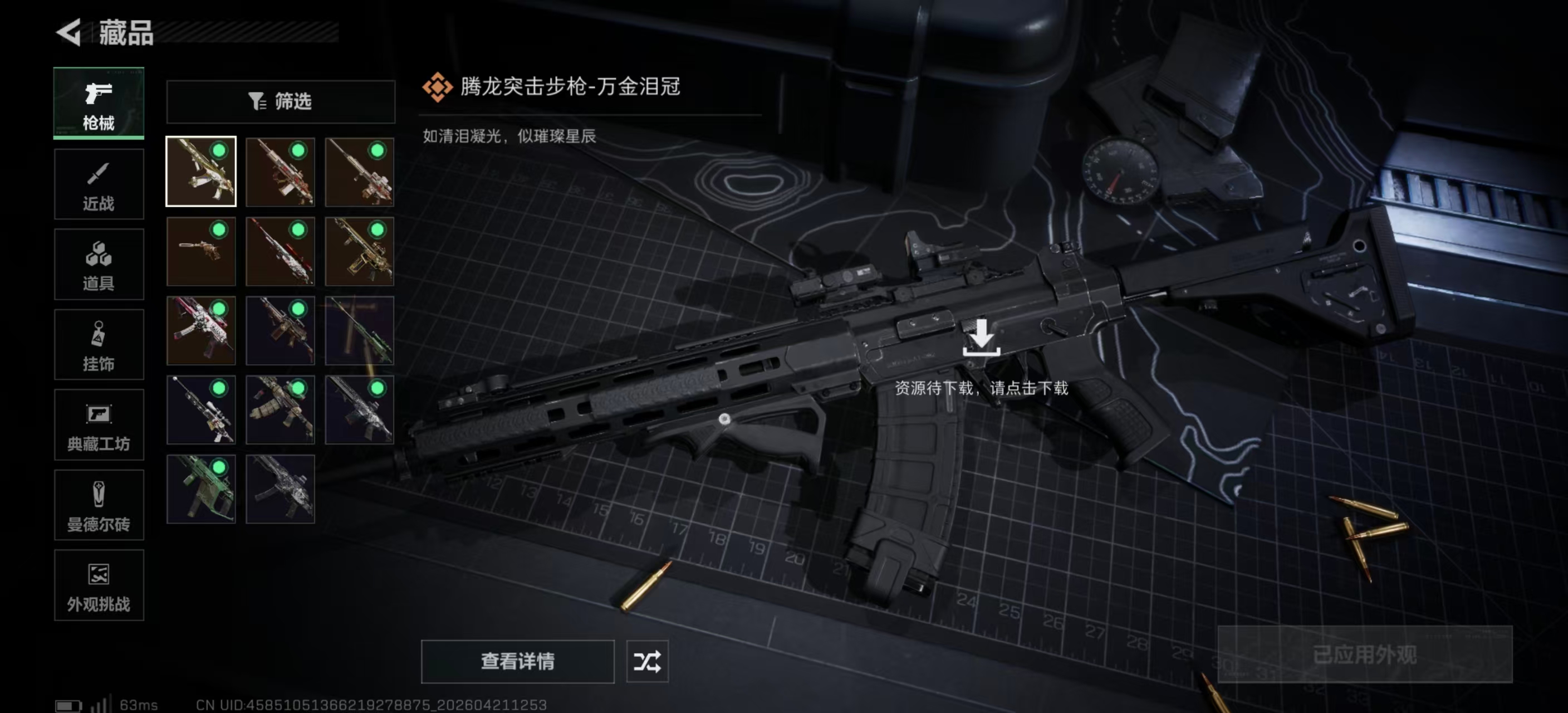Tap the back arrow to leave 藏品
1568x713 pixels.
coord(69,33)
